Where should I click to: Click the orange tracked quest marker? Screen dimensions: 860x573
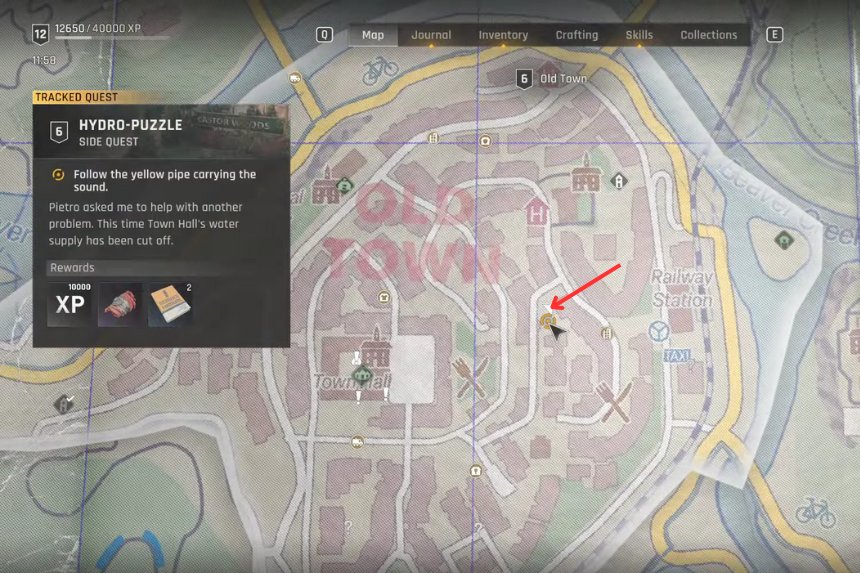[546, 320]
